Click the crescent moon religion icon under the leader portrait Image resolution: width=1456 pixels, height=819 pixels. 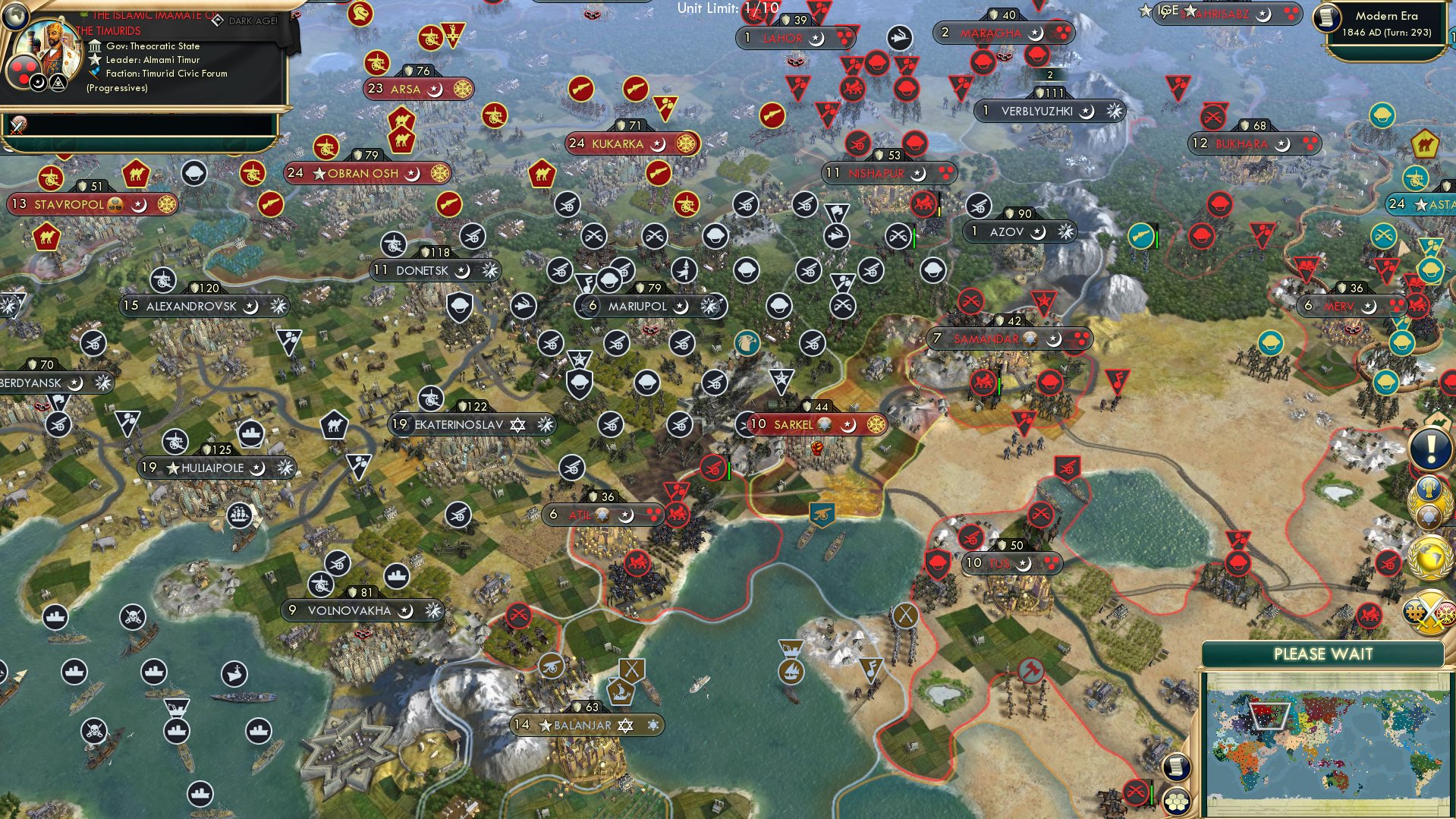click(x=36, y=82)
